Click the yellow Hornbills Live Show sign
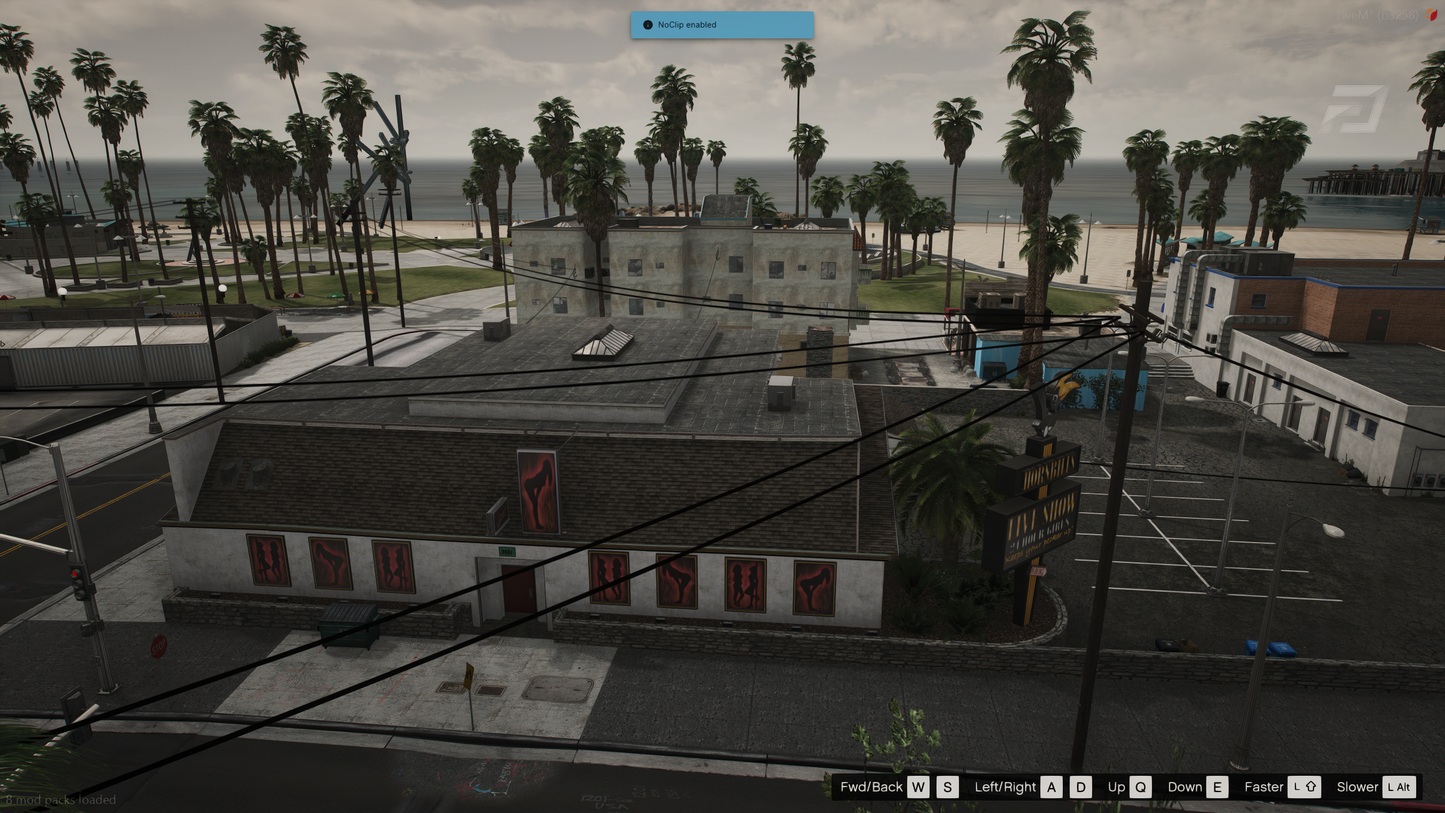1445x813 pixels. (1044, 510)
